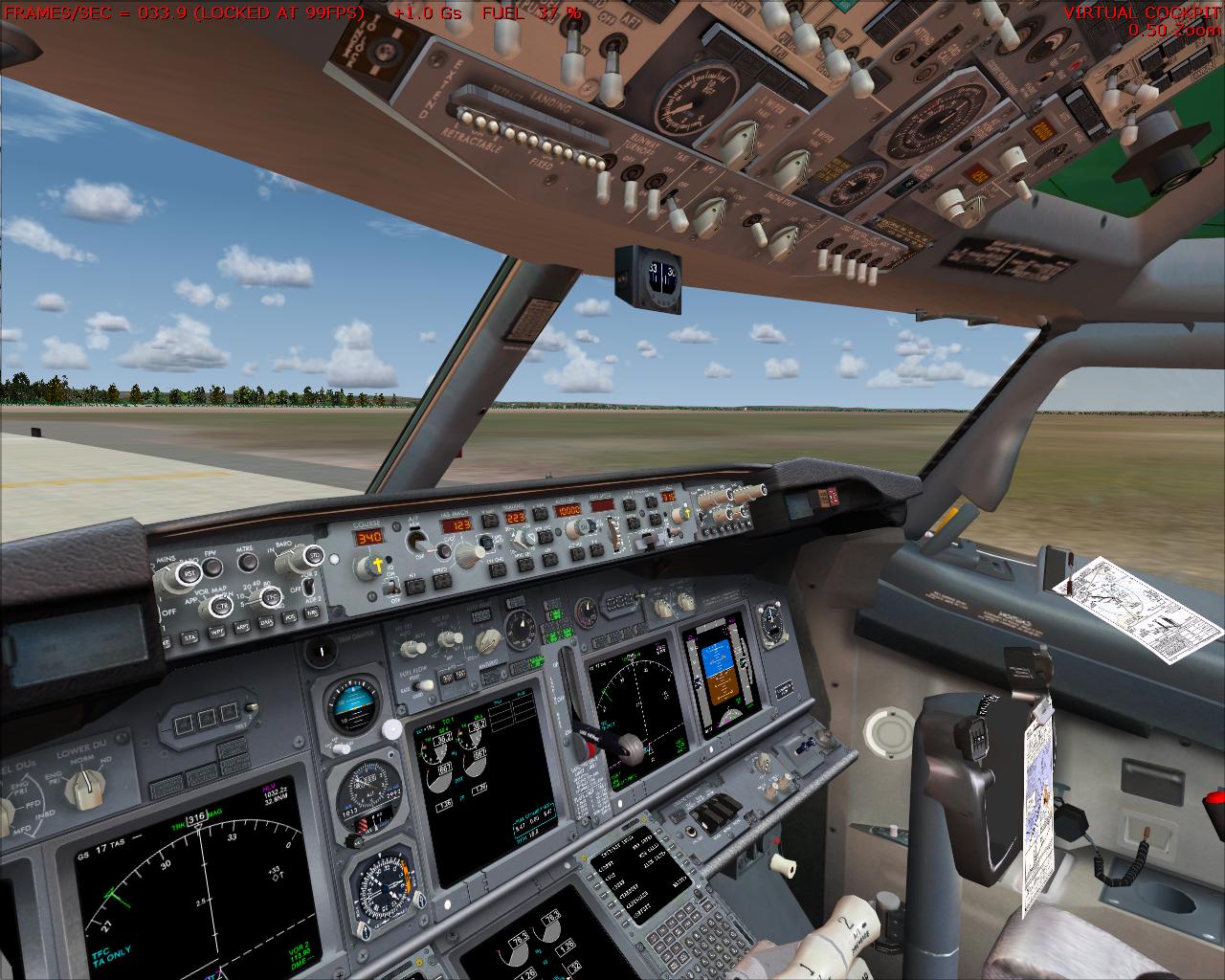Click the standby attitude indicator
The width and height of the screenshot is (1225, 980).
[x=353, y=703]
